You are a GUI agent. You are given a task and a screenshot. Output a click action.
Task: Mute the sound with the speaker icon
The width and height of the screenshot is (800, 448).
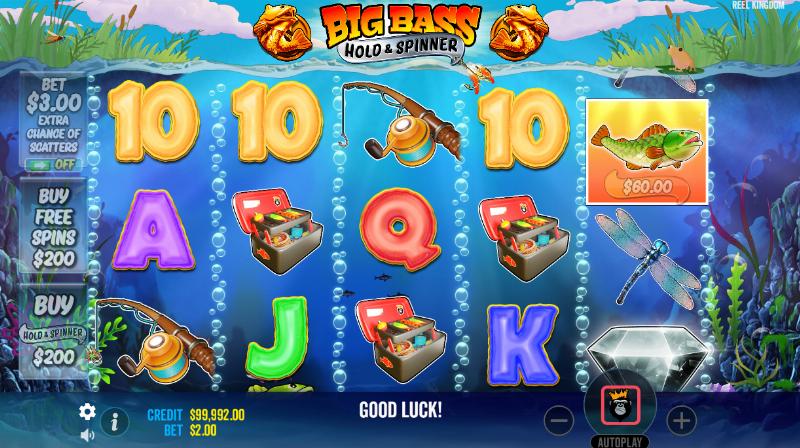tap(87, 435)
